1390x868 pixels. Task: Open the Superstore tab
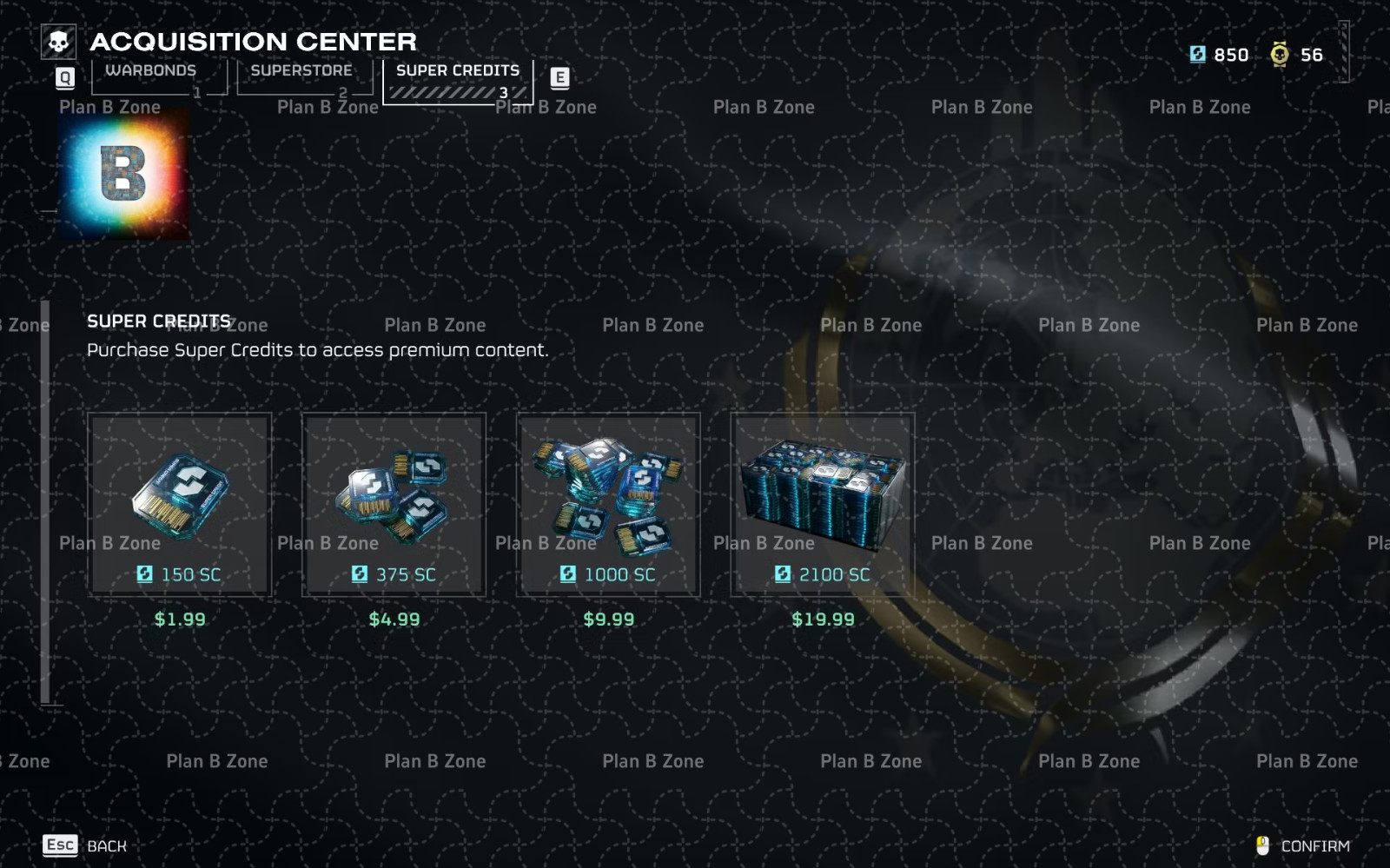click(x=301, y=70)
